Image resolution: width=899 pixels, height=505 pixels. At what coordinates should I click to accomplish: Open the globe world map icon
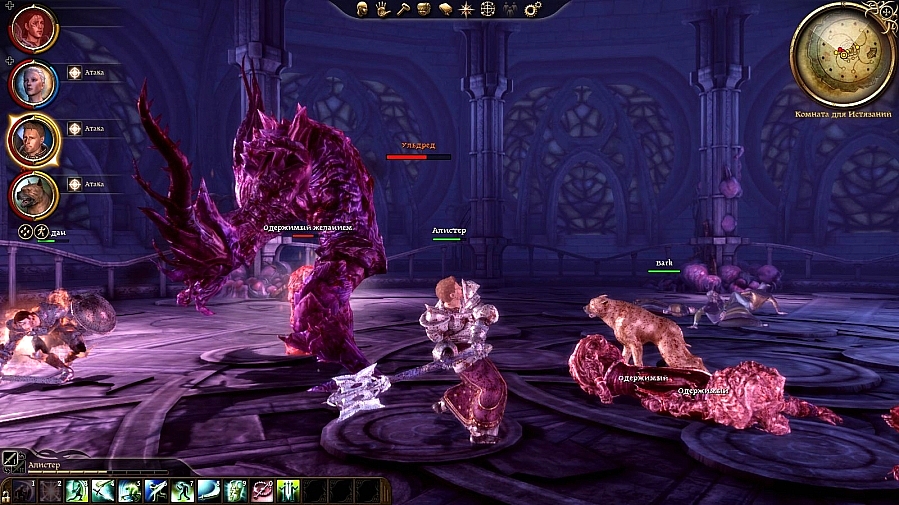coord(488,9)
